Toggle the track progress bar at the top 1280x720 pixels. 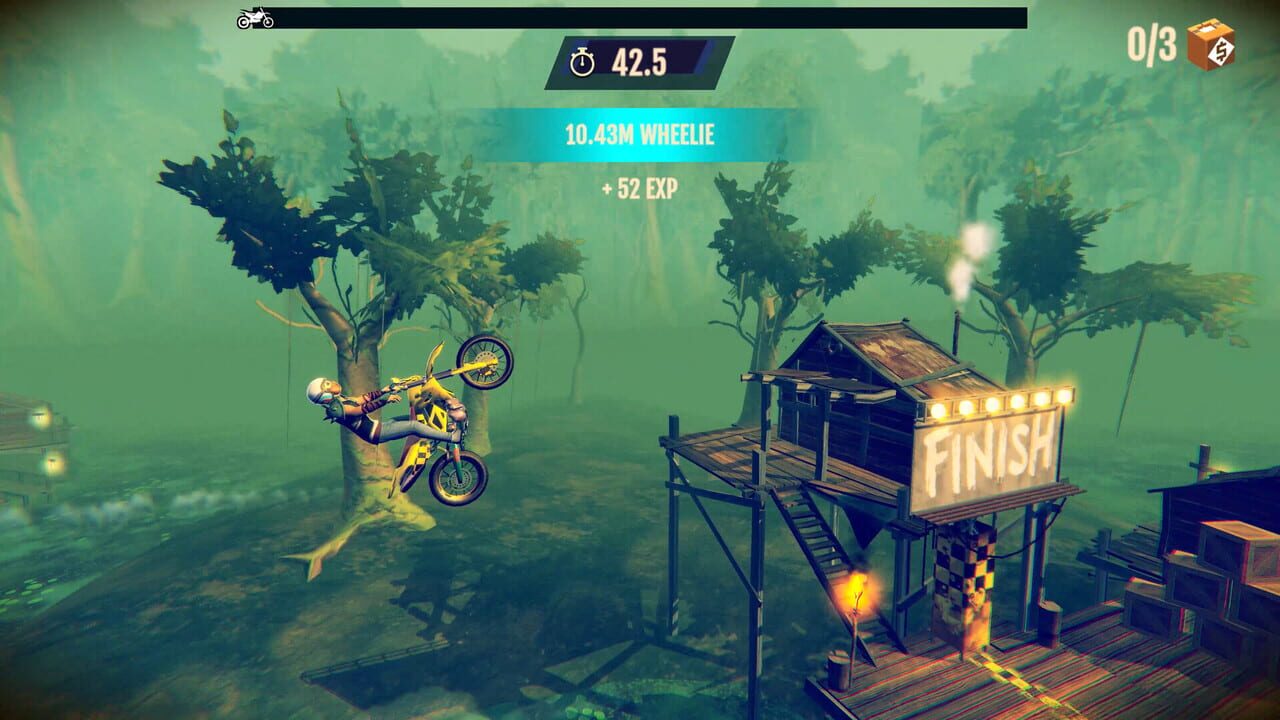click(650, 14)
